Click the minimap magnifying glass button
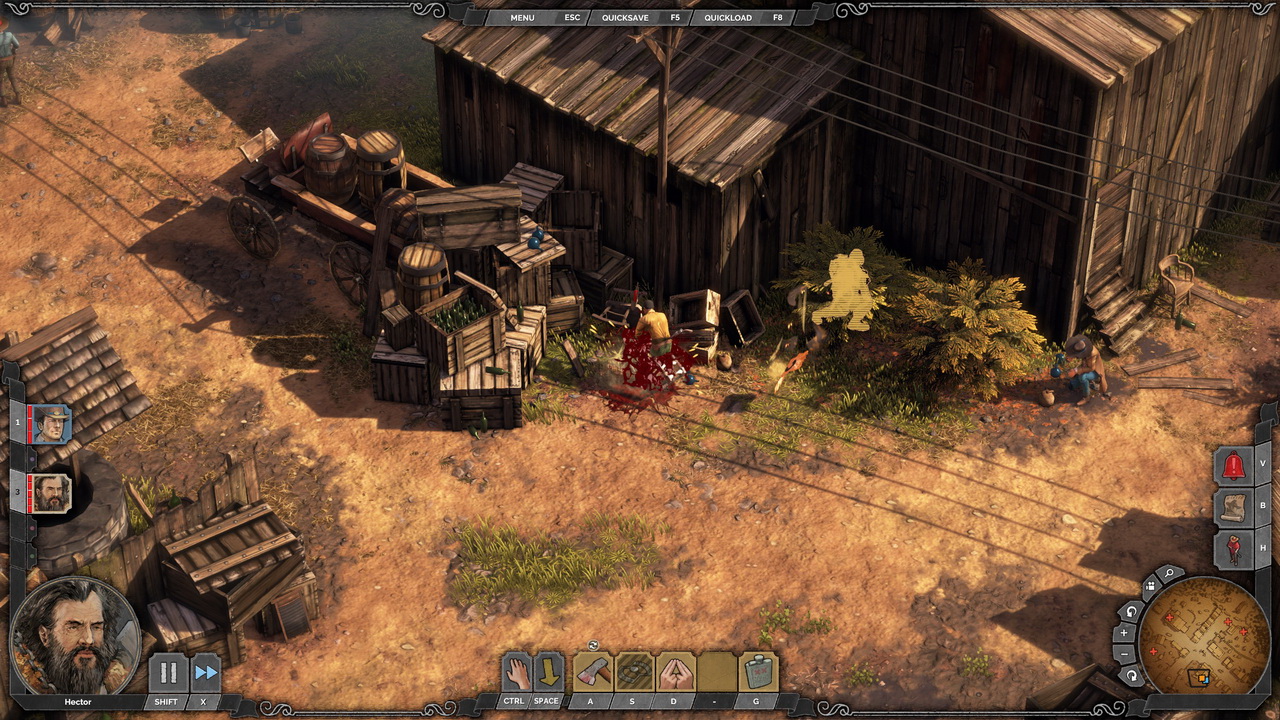Viewport: 1280px width, 720px height. (x=1169, y=575)
